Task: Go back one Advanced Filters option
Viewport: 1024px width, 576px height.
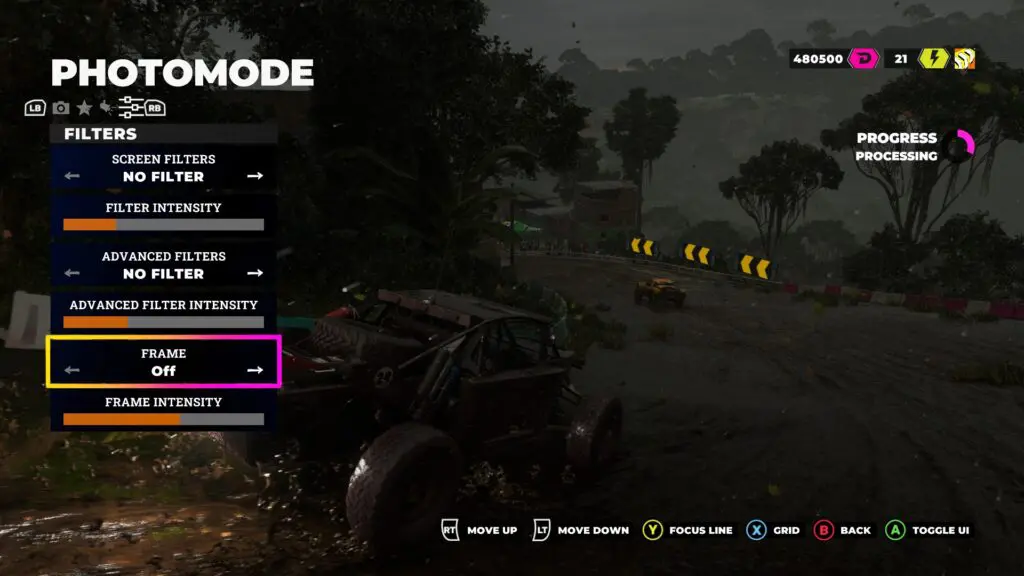Action: pos(72,273)
